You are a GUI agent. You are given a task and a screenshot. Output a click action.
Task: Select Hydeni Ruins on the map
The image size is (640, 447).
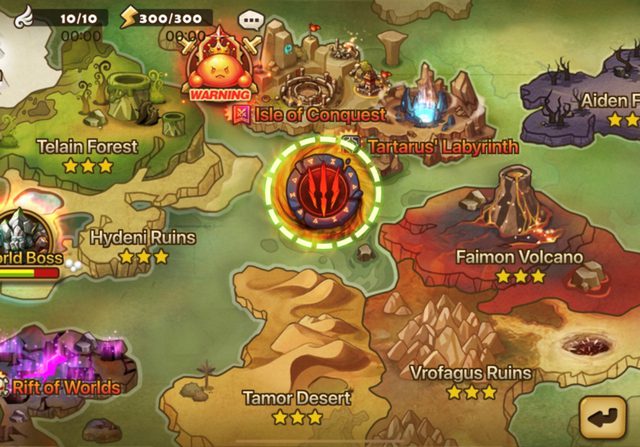(x=142, y=238)
